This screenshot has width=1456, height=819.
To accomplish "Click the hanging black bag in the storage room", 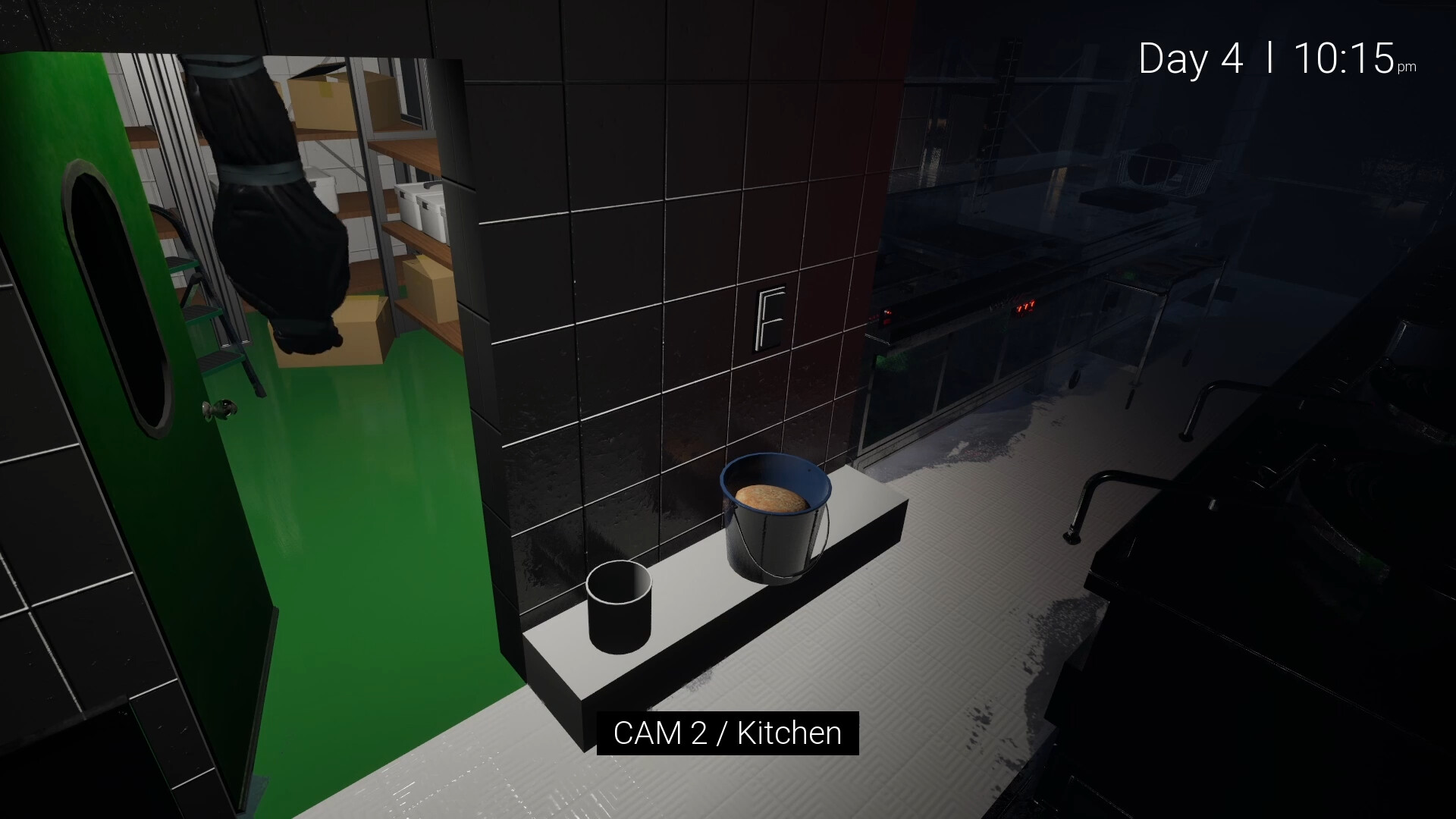I will click(x=281, y=205).
